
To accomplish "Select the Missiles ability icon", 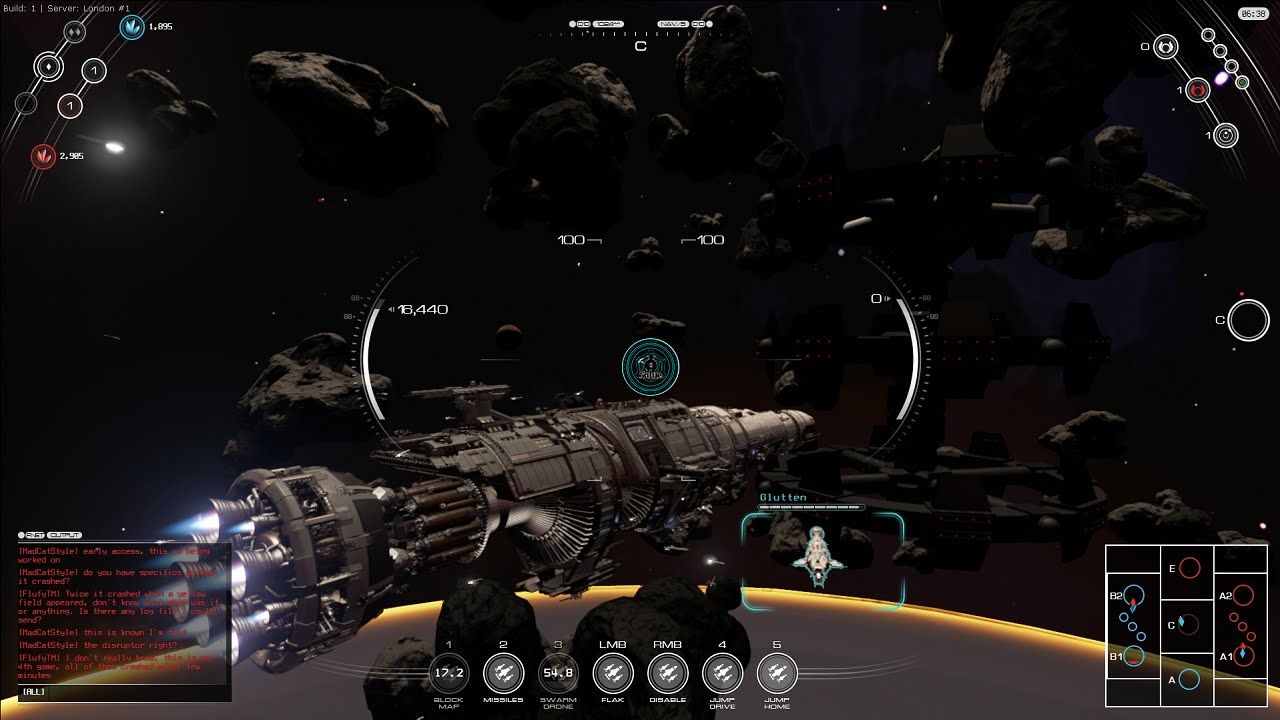I will point(503,674).
